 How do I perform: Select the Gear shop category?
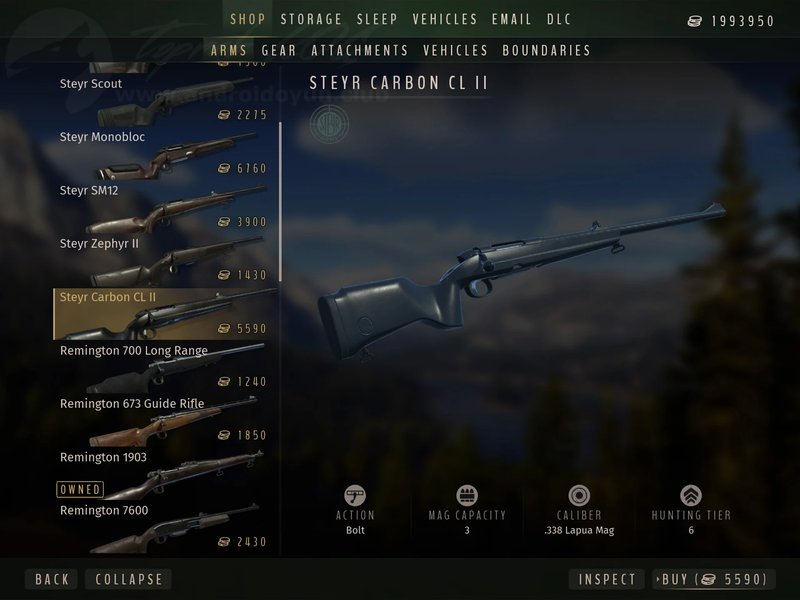click(279, 50)
